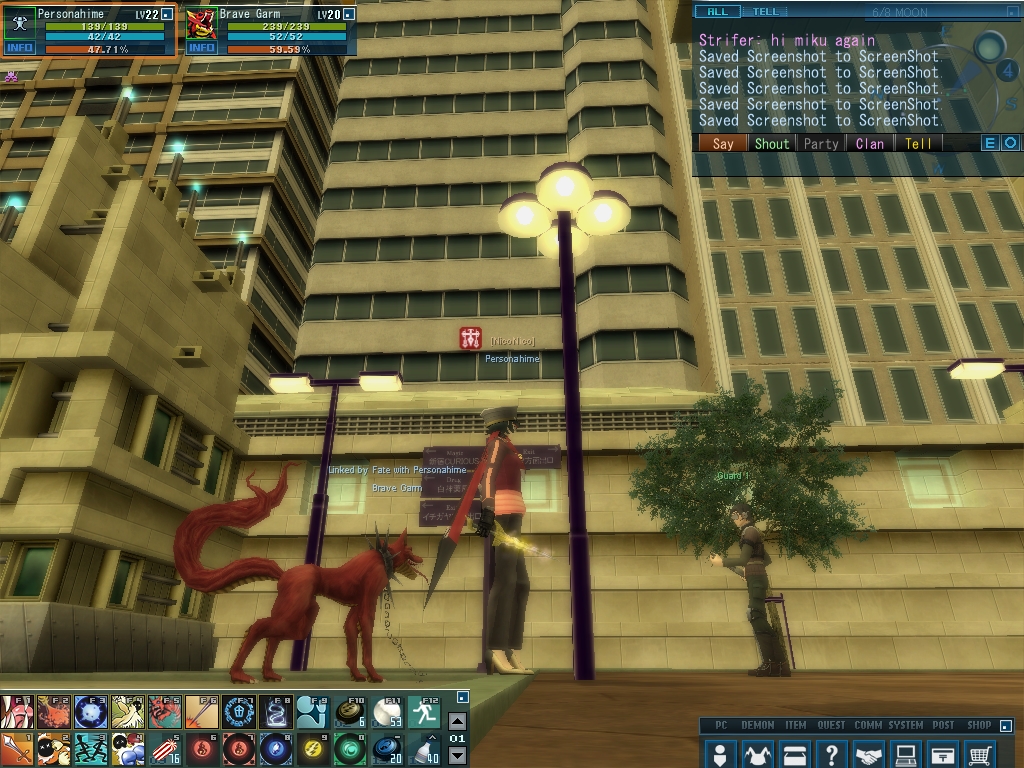Screen dimensions: 1024x768
Task: Show the ALL chat log tab
Action: coord(718,12)
